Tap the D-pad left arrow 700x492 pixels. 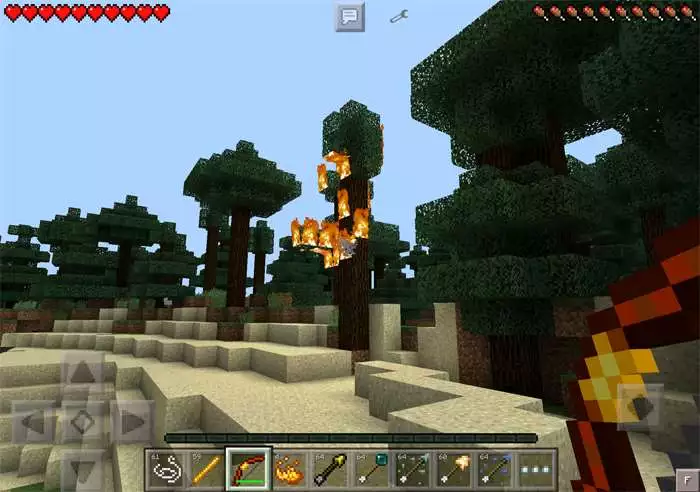click(x=33, y=422)
